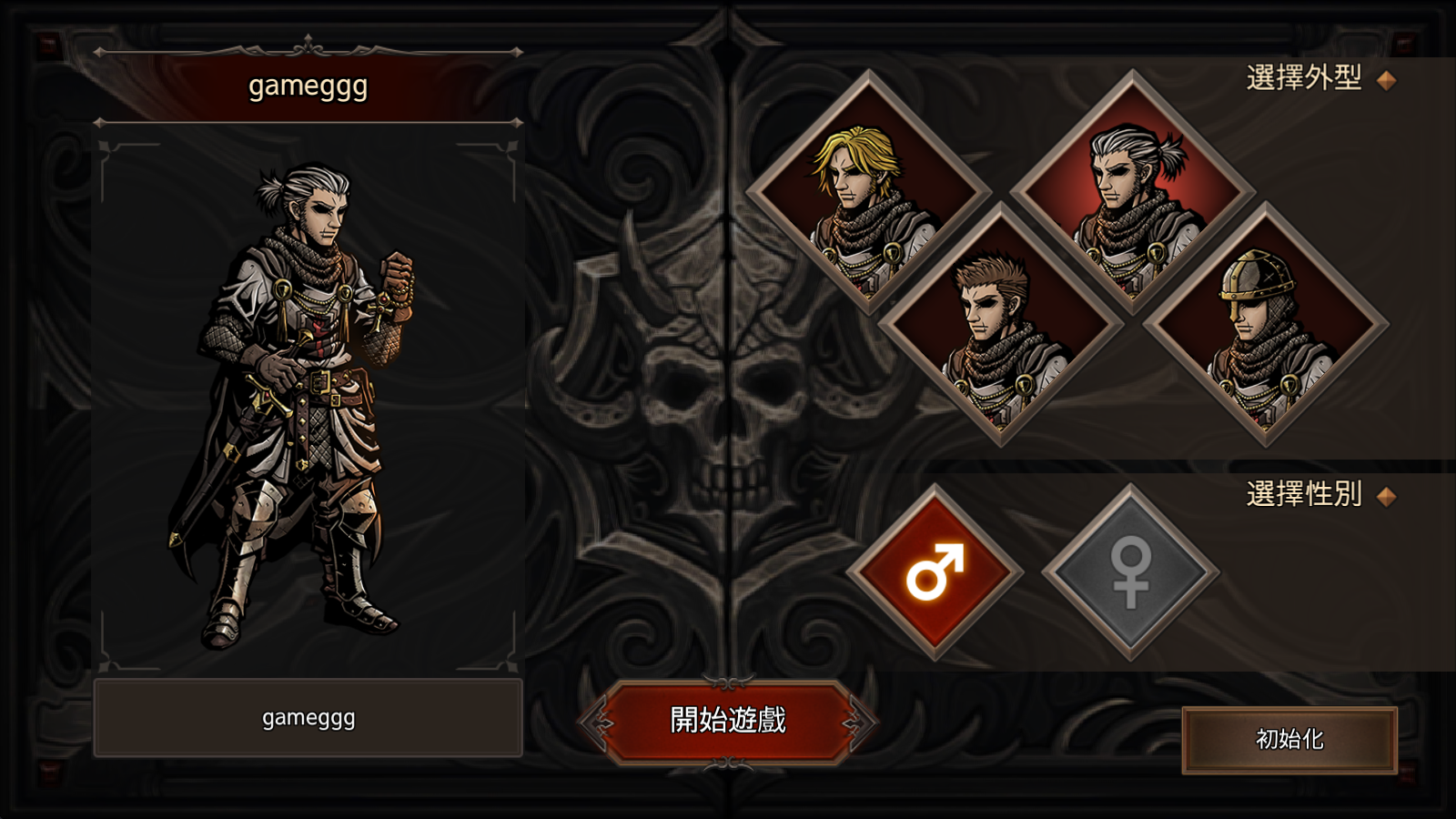
Task: Click the orange diamond next to 選擇外型
Action: 1387,80
